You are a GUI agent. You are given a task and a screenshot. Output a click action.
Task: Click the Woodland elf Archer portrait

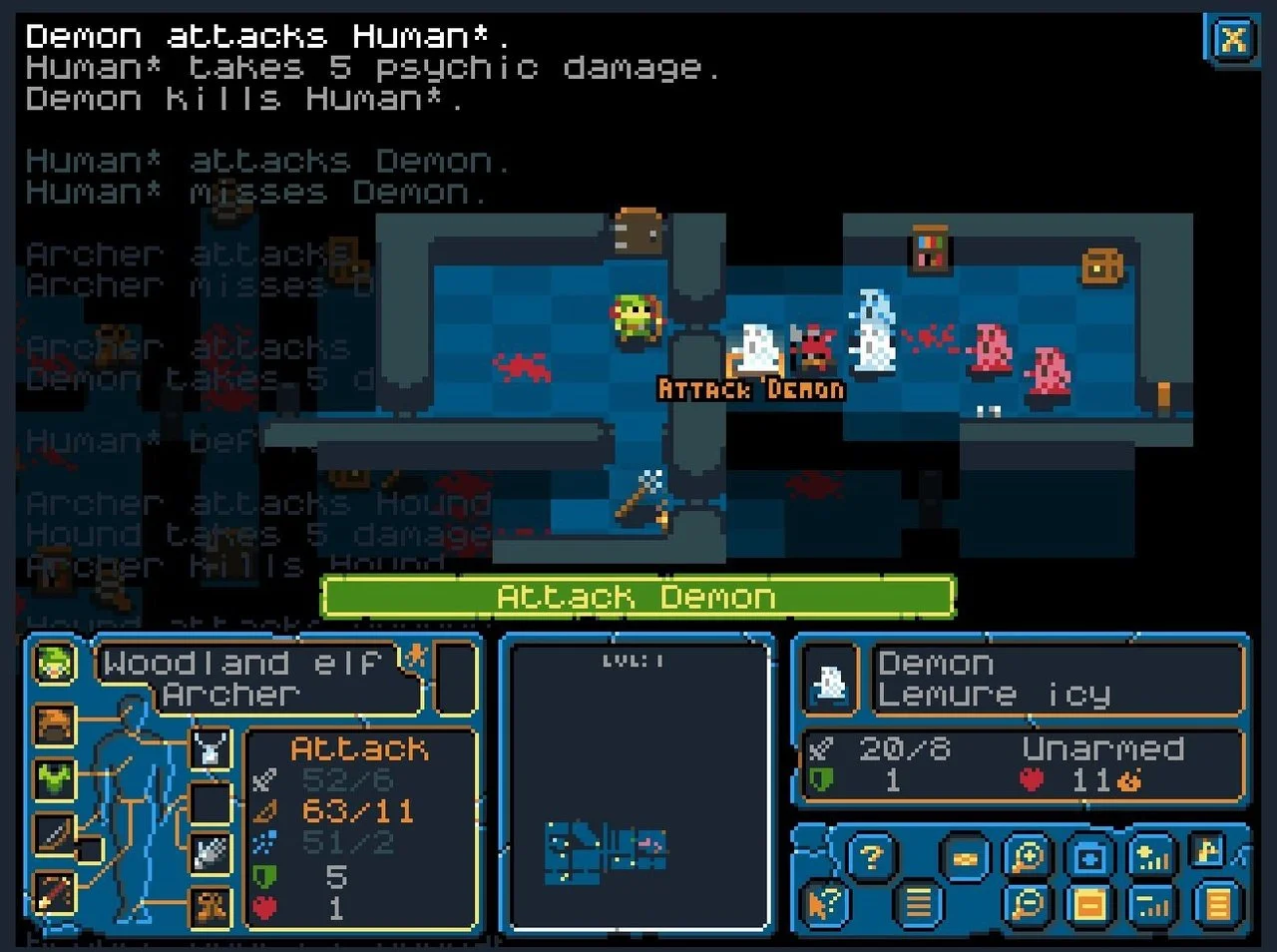click(x=54, y=665)
